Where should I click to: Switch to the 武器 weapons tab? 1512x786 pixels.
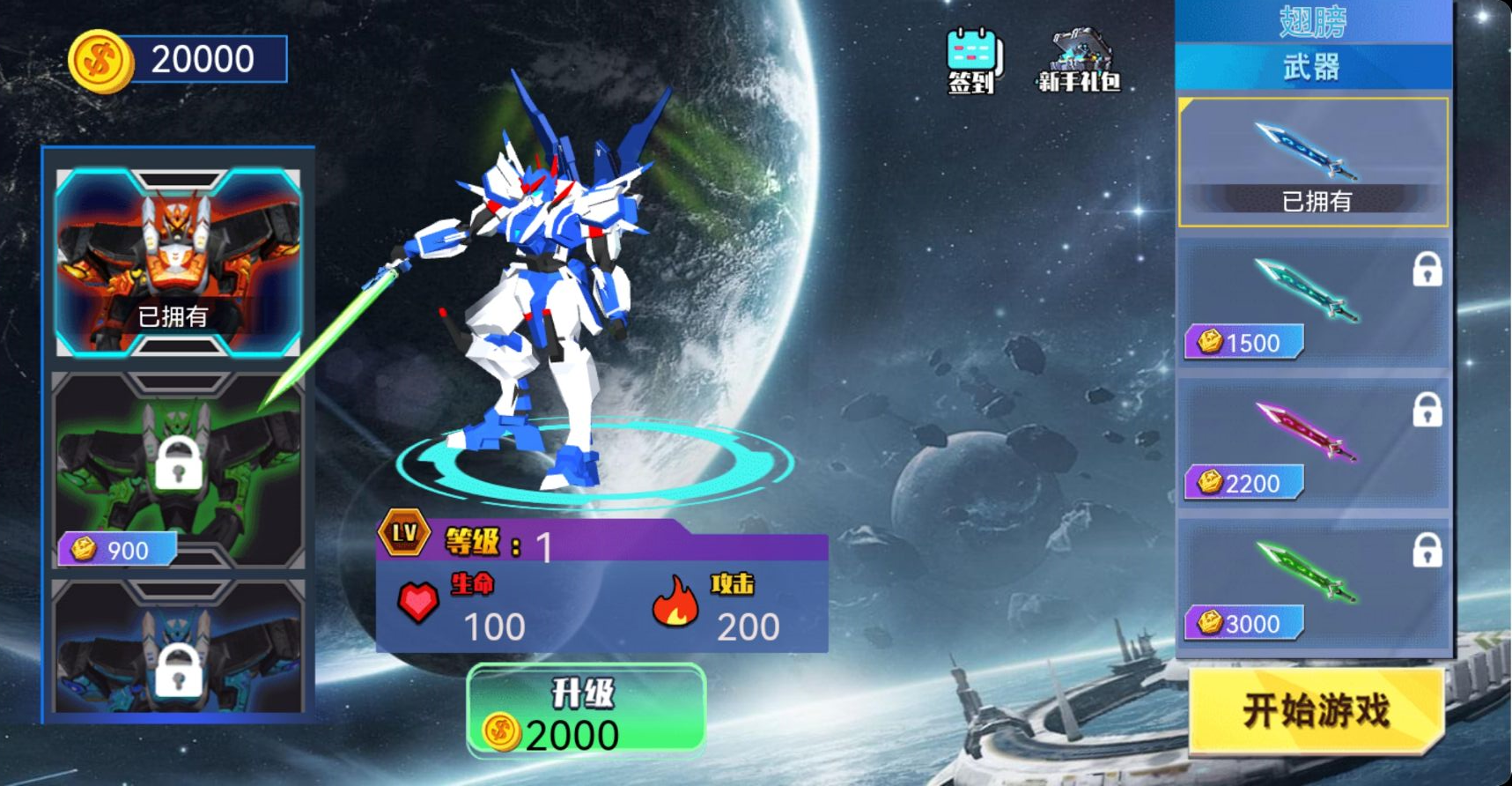[x=1312, y=67]
